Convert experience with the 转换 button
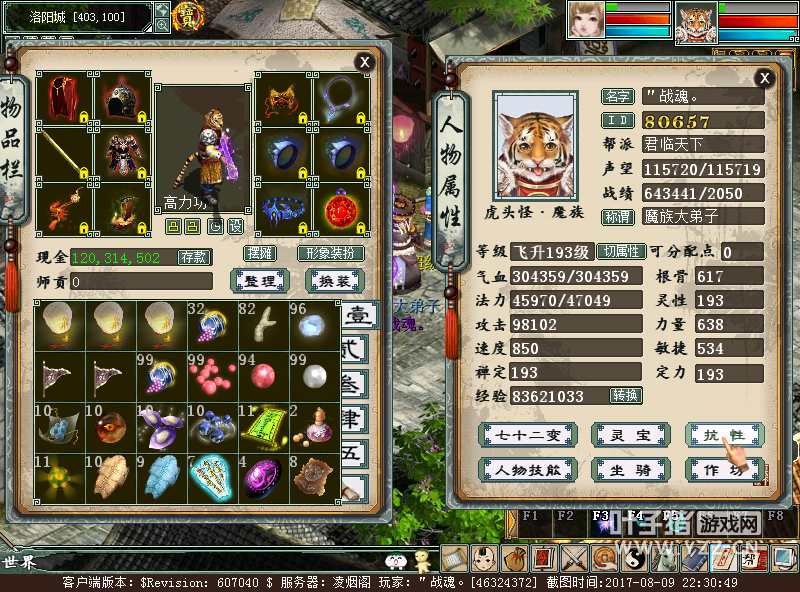The height and width of the screenshot is (592, 800). (625, 396)
